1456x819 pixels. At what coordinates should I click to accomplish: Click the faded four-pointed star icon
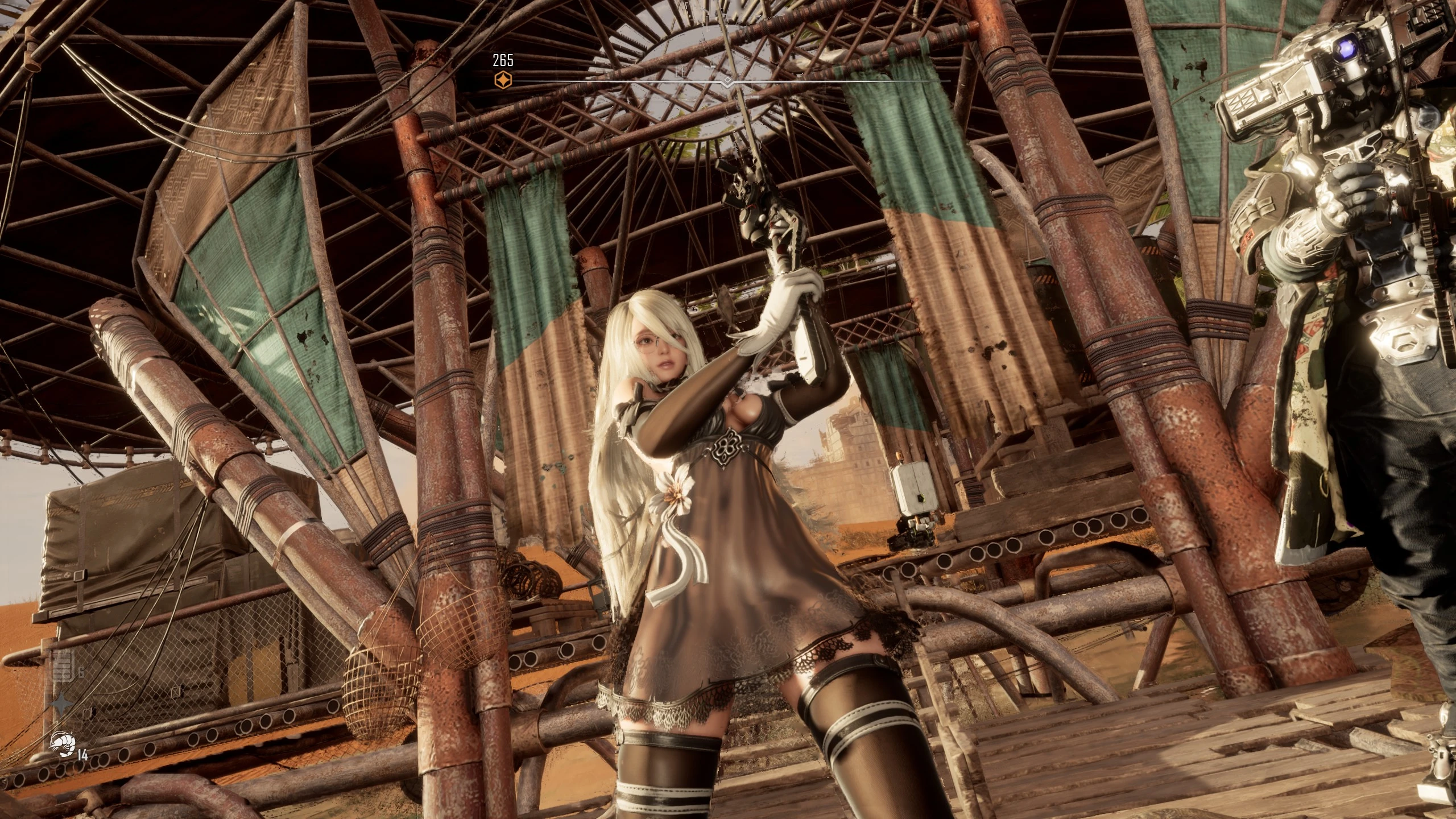(61, 704)
